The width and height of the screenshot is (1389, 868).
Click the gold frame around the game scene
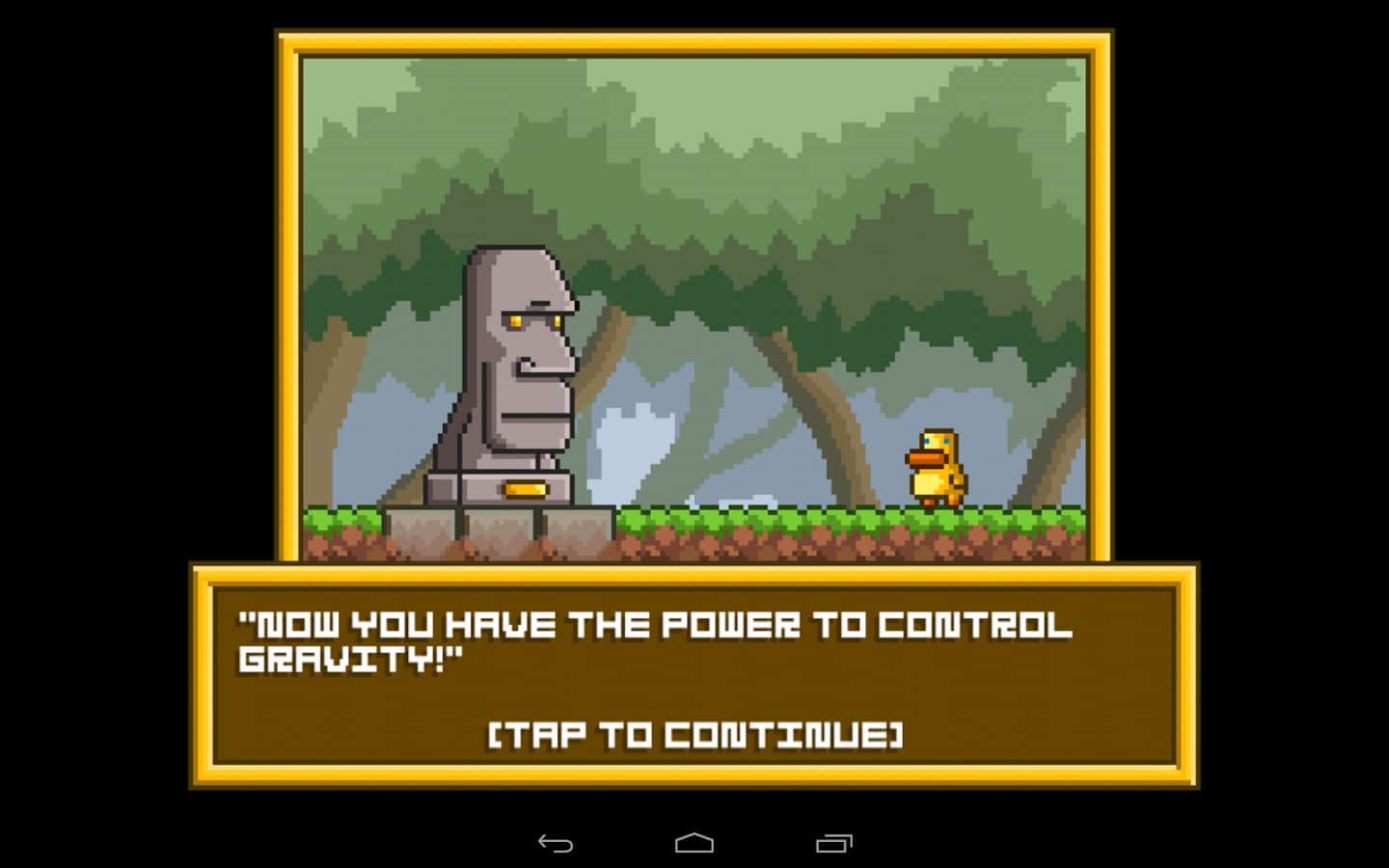coord(694,41)
